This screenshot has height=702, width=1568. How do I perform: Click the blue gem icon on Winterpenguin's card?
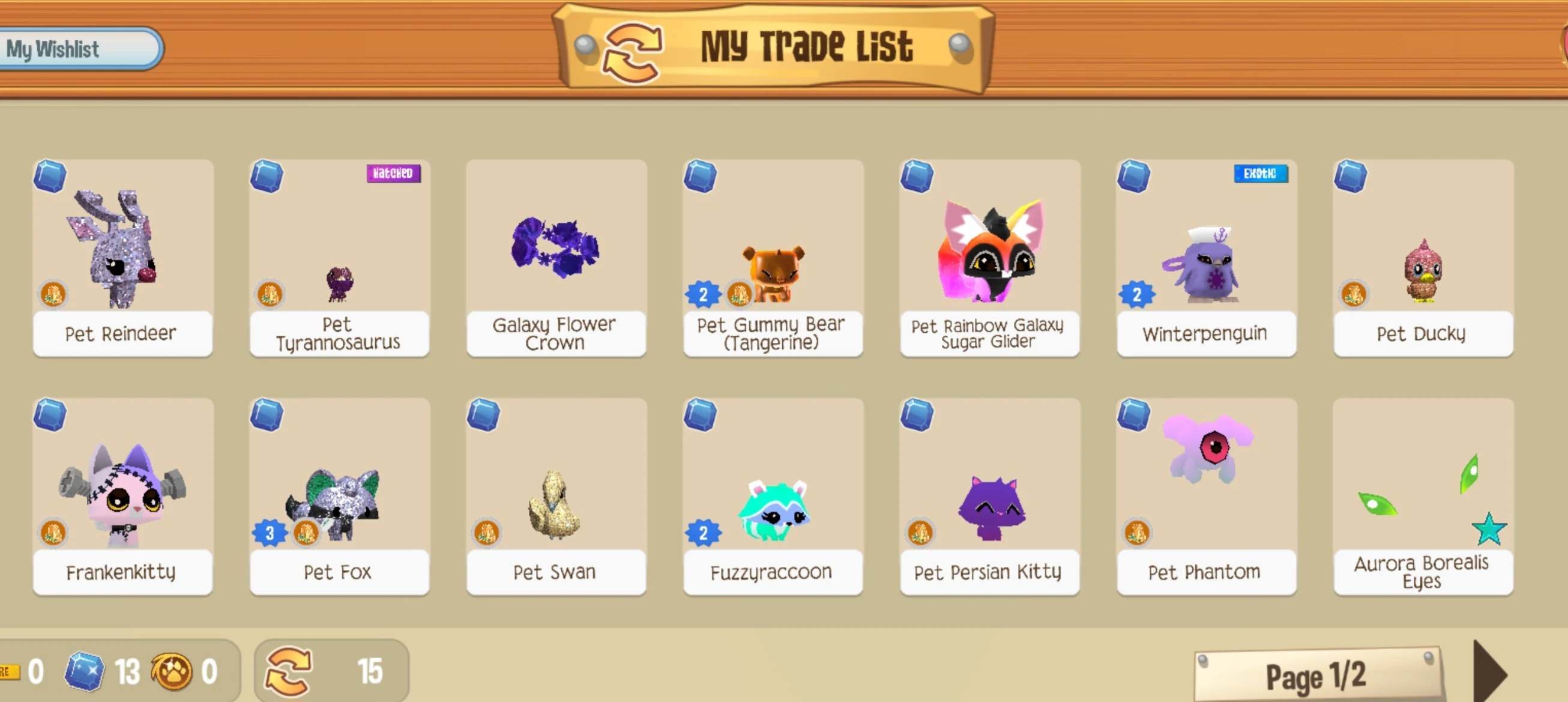pyautogui.click(x=1134, y=177)
